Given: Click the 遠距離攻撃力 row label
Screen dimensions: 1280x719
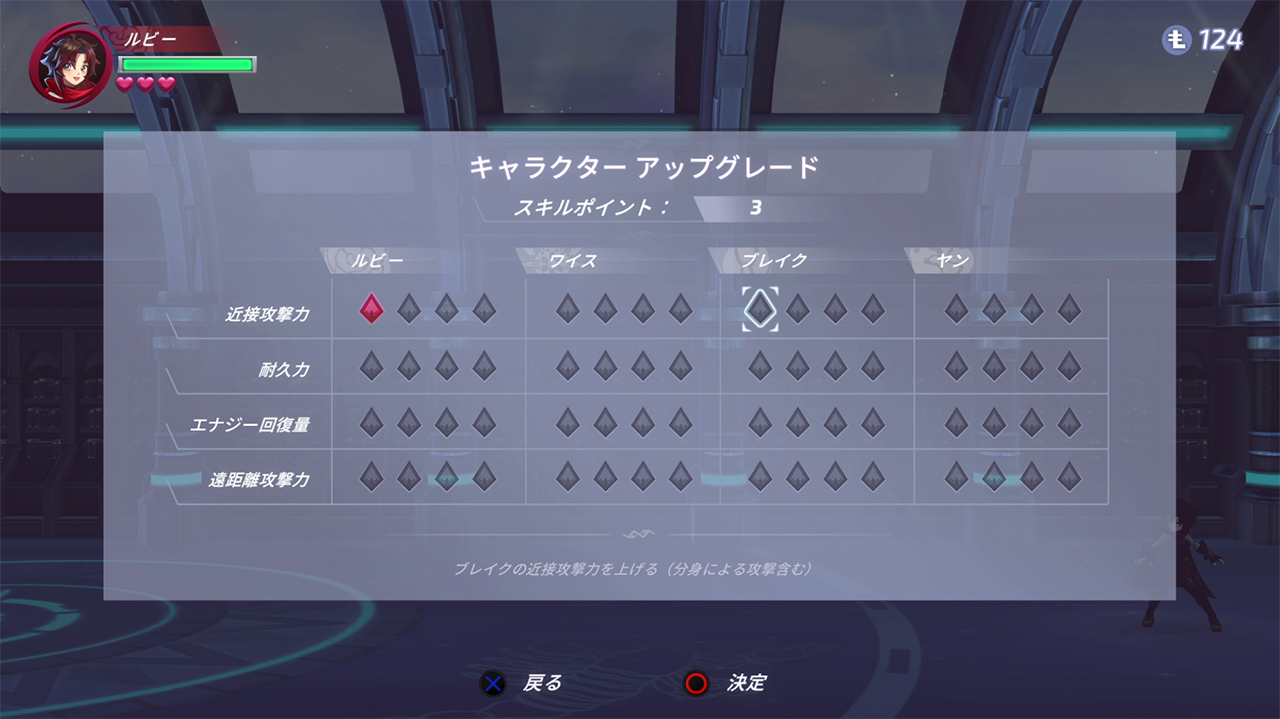Looking at the screenshot, I should tap(259, 480).
